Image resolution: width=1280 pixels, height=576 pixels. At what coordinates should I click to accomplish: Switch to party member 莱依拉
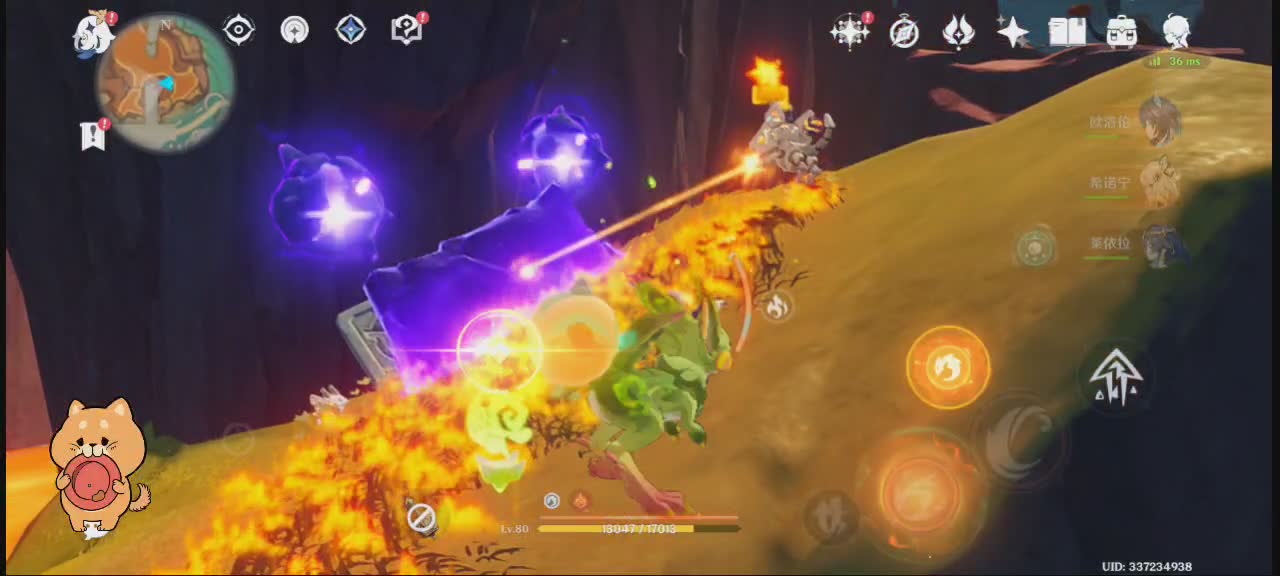pos(1159,244)
